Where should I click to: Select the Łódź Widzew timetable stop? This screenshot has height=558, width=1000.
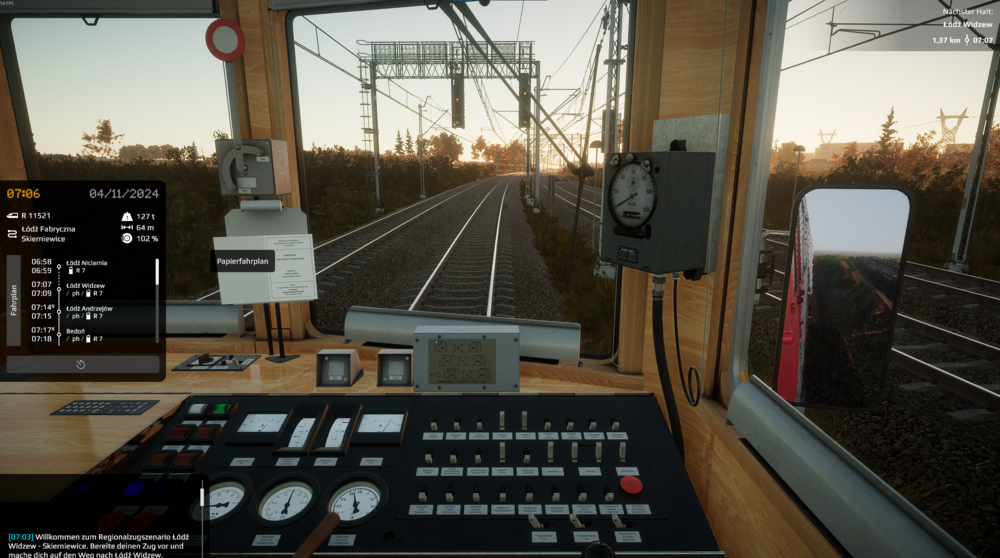point(85,289)
